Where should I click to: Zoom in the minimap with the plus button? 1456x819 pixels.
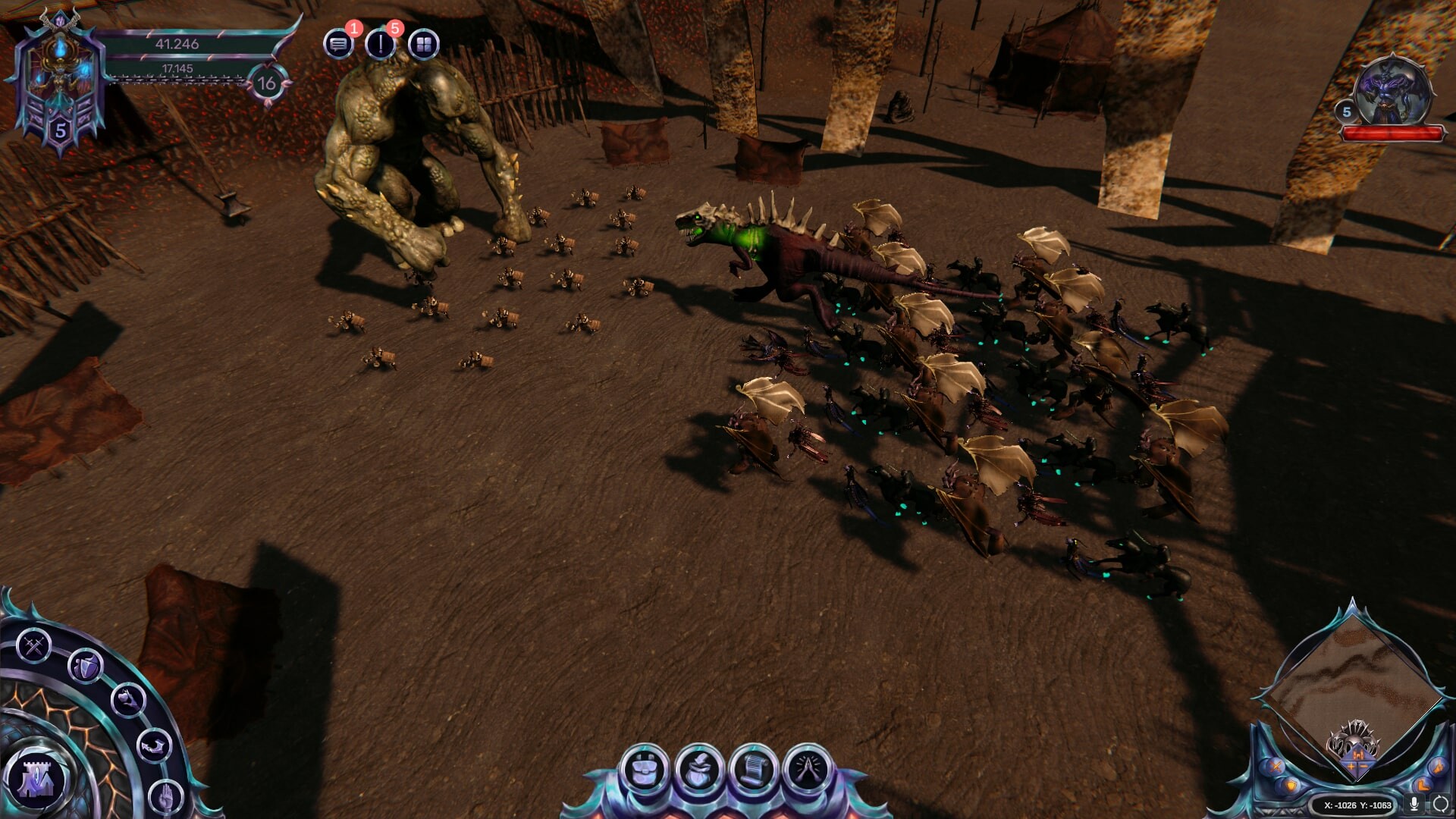click(1350, 766)
